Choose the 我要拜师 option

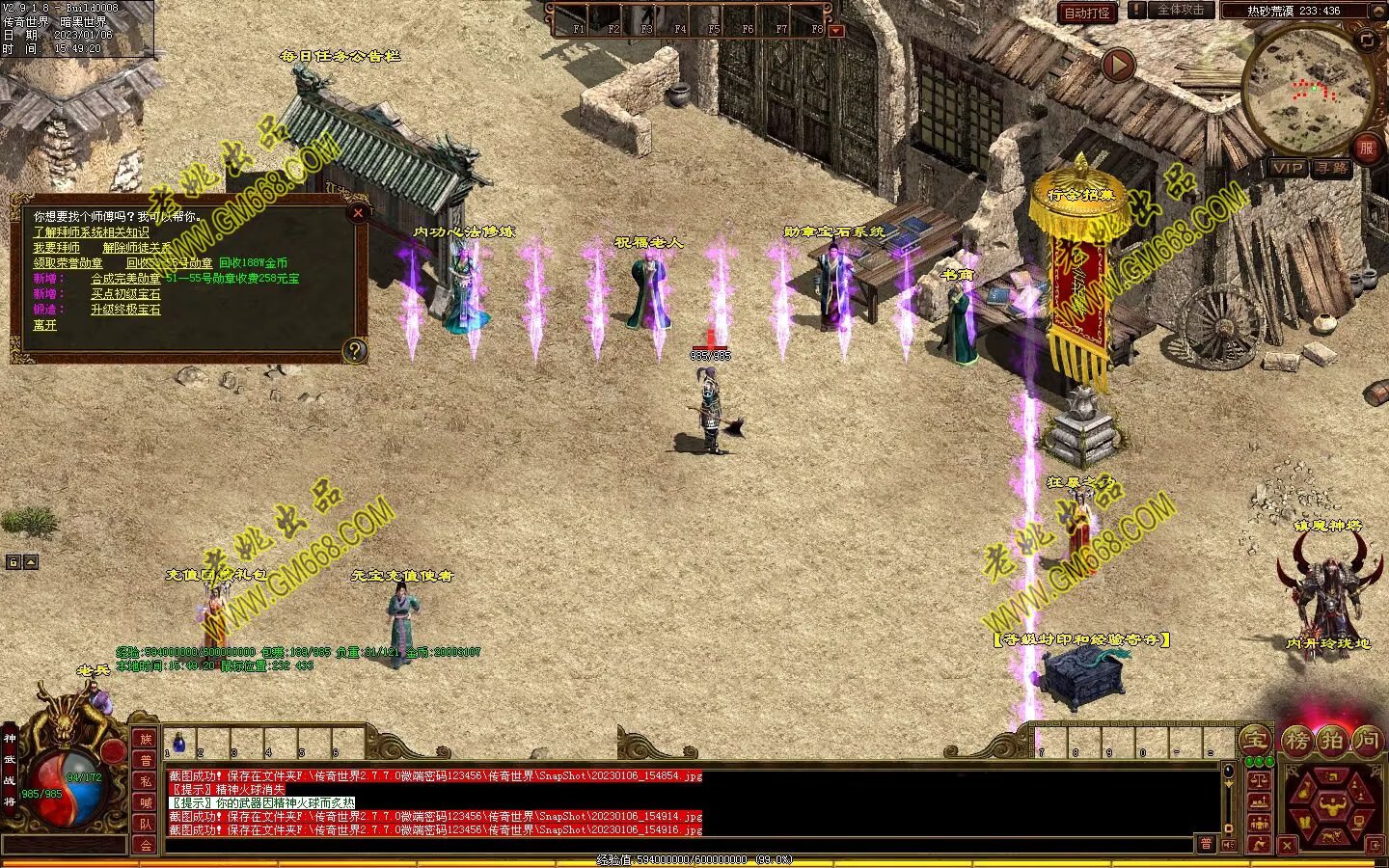click(x=57, y=248)
